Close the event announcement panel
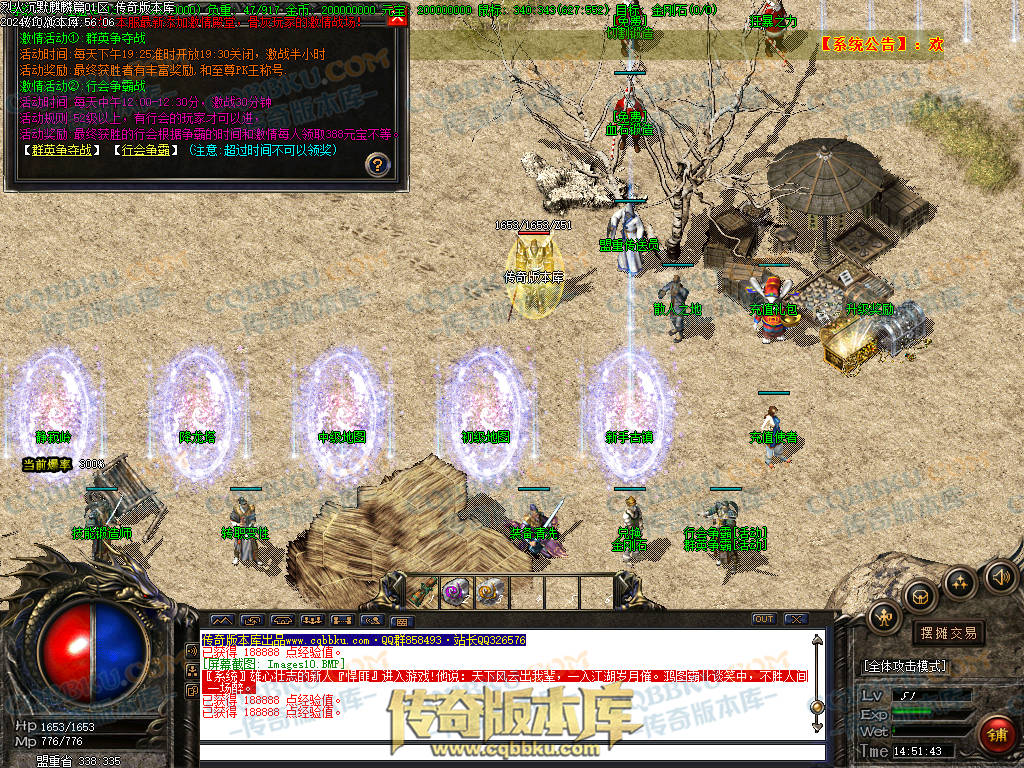Viewport: 1024px width, 768px height. coord(397,19)
